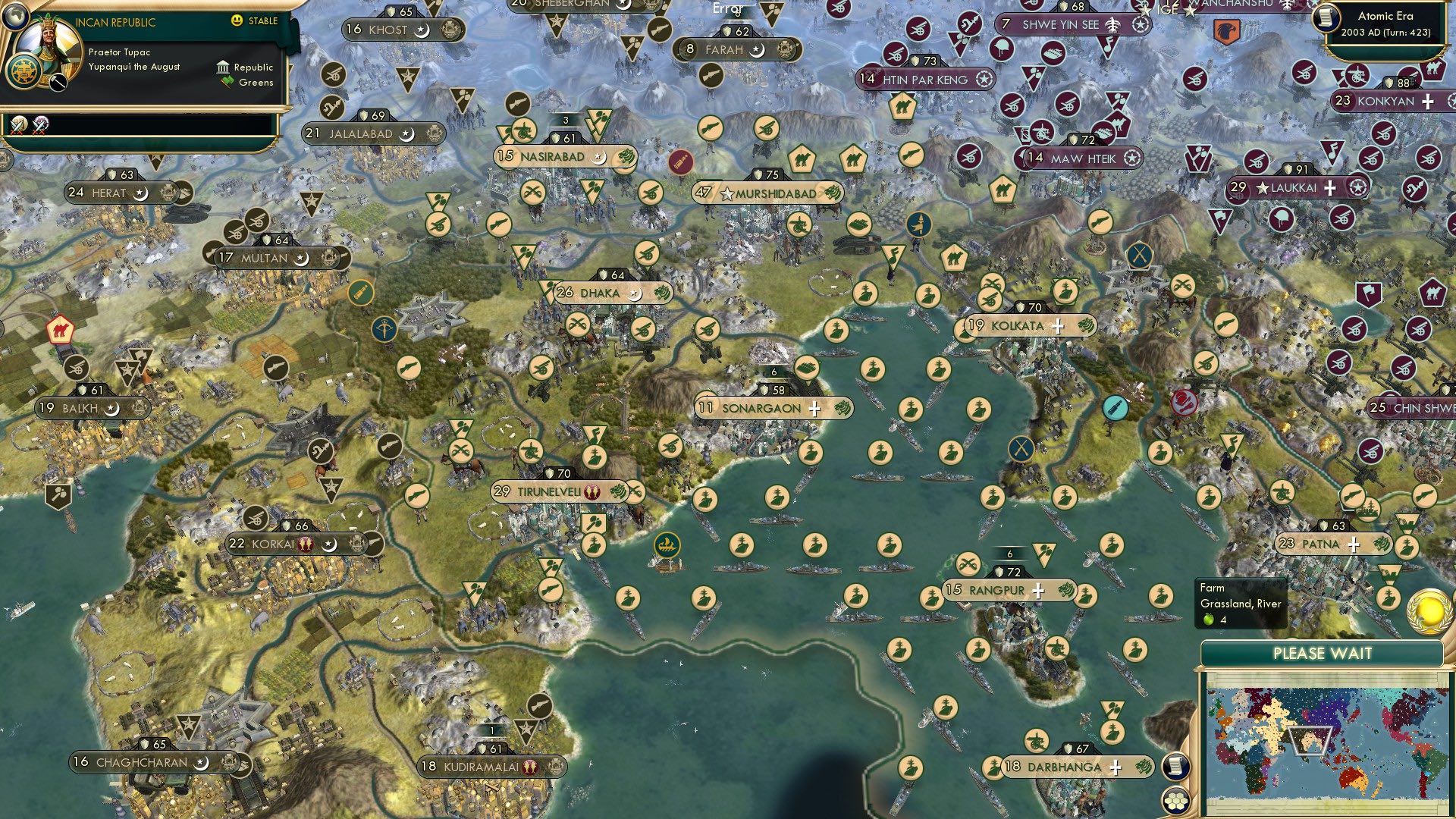Open Murshidabad's city screen from its banner

(x=768, y=193)
